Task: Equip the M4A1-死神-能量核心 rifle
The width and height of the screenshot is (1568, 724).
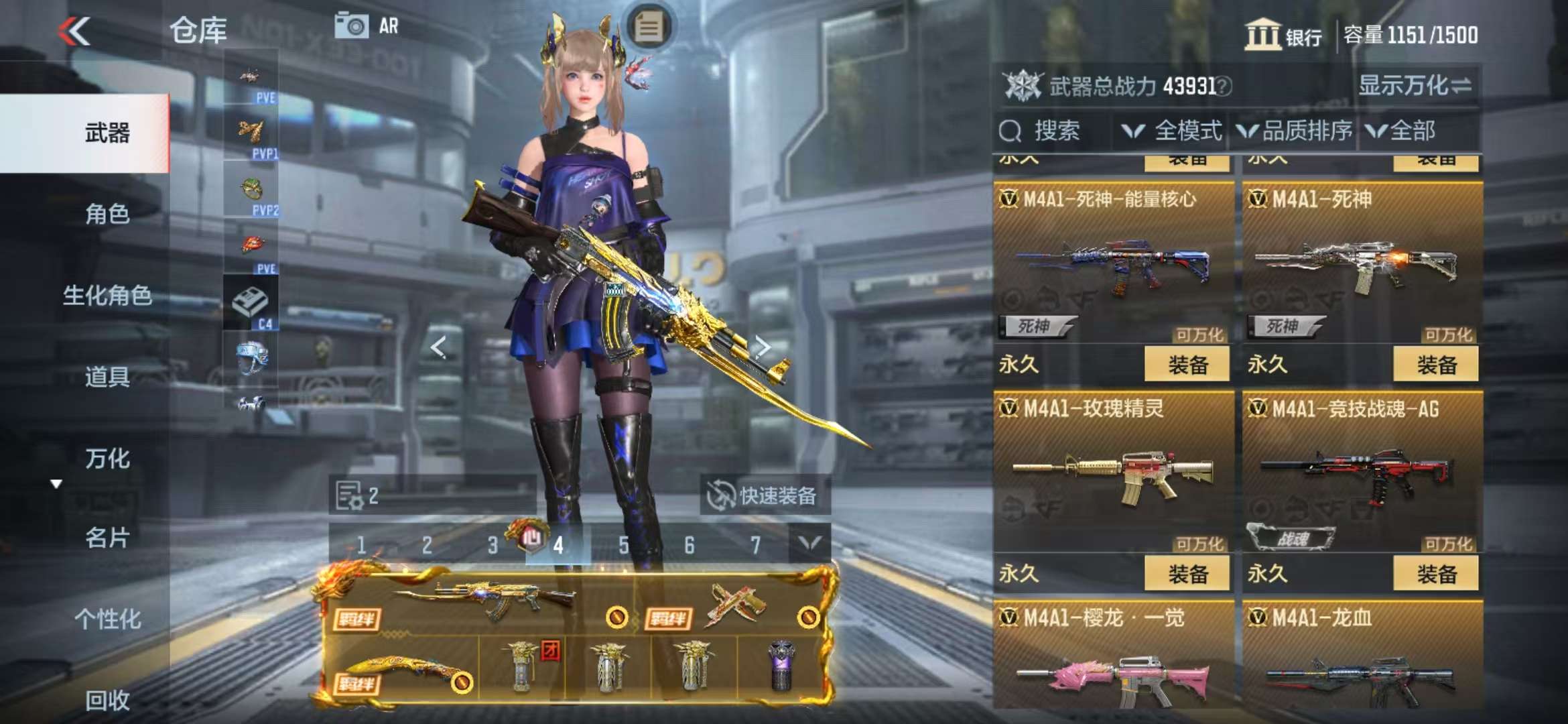Action: pos(1187,365)
